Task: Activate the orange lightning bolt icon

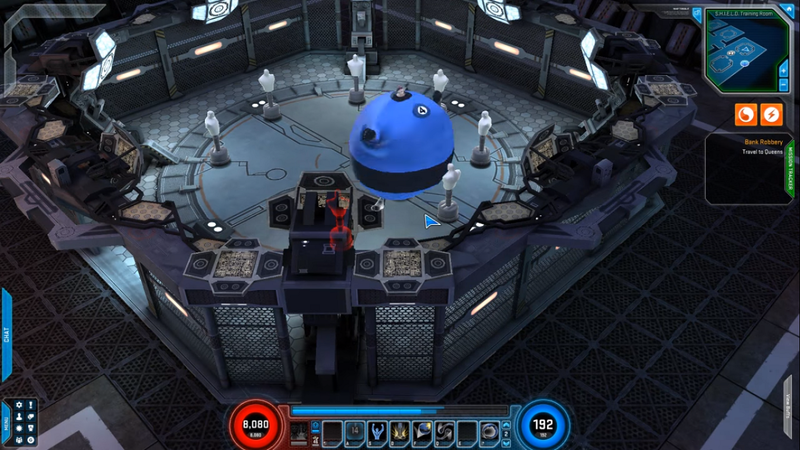Action: (771, 115)
